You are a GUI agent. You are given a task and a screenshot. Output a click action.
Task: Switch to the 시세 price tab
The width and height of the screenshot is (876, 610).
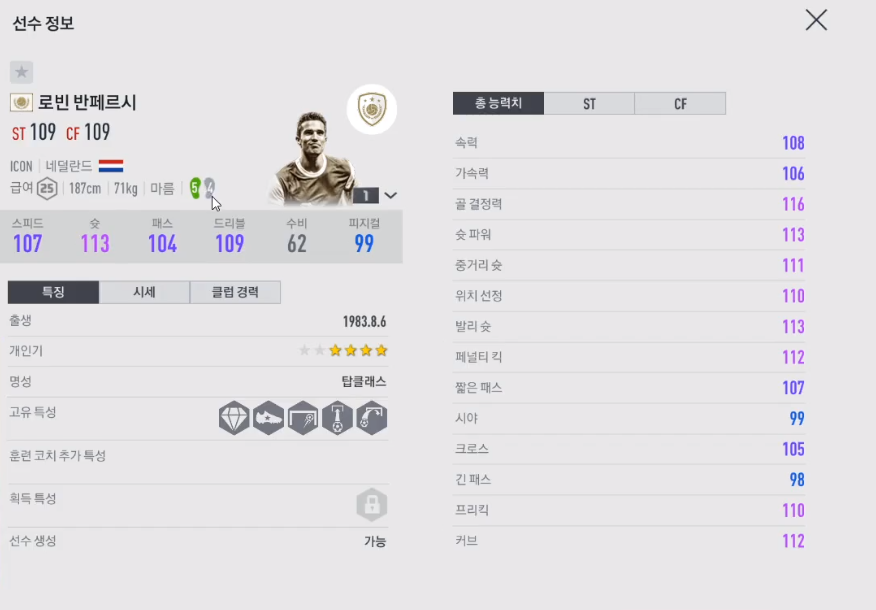(x=144, y=292)
